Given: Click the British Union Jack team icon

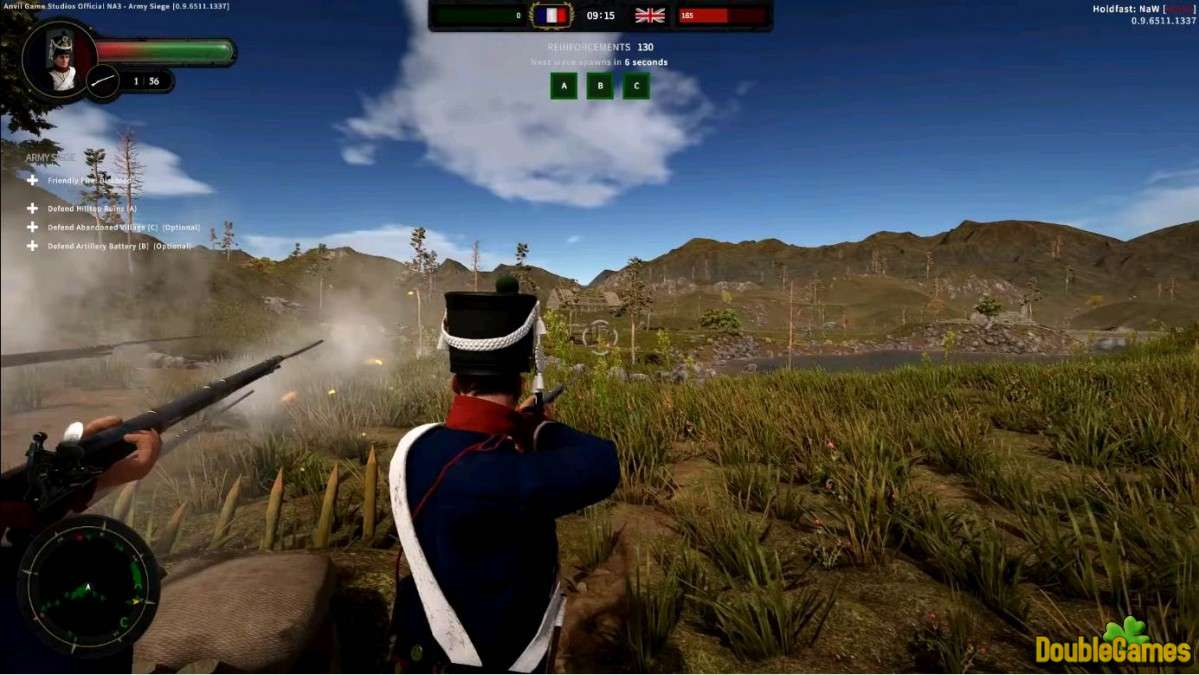Looking at the screenshot, I should (x=650, y=15).
